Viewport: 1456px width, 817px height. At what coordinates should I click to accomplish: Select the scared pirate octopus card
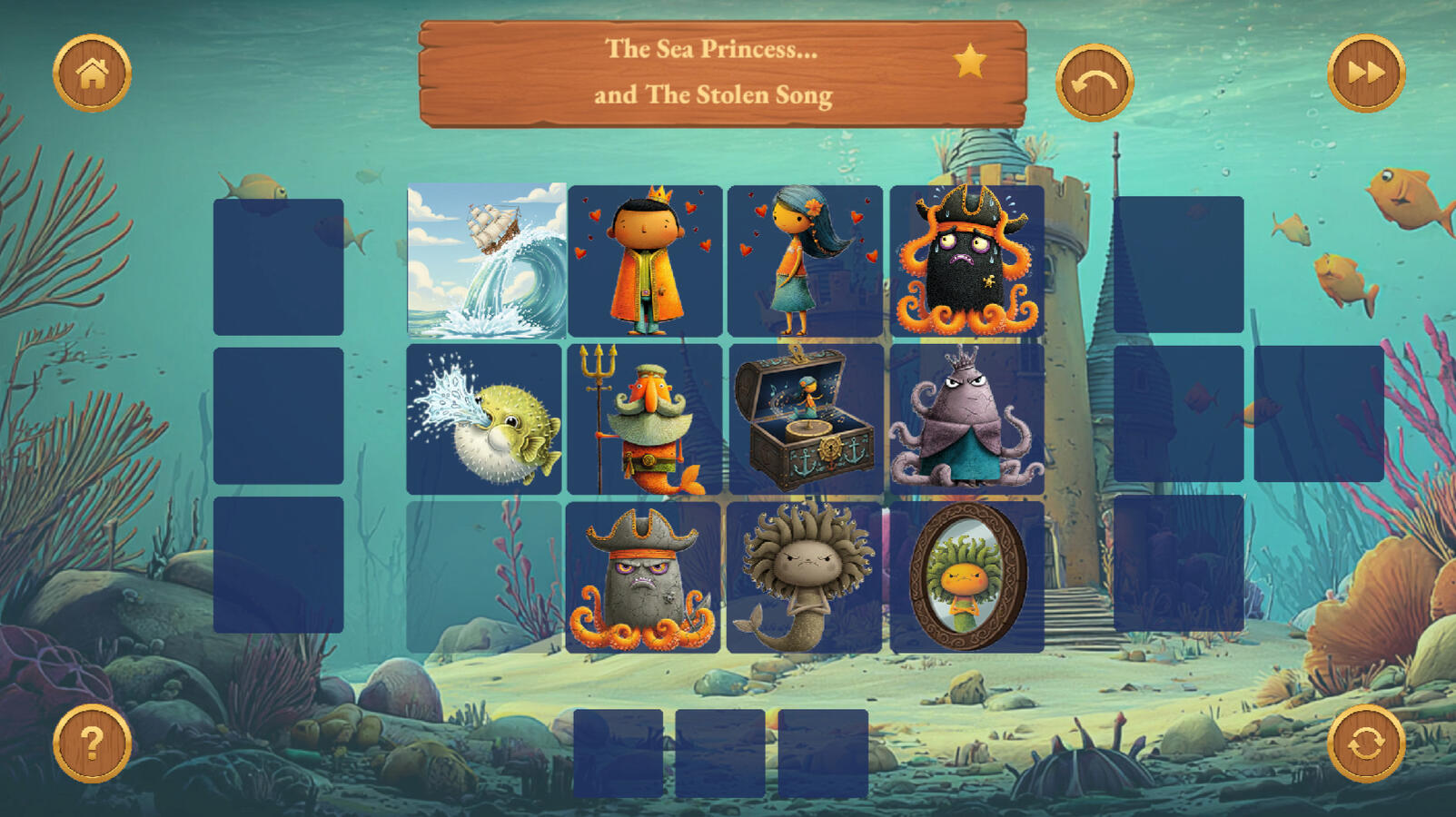click(966, 261)
